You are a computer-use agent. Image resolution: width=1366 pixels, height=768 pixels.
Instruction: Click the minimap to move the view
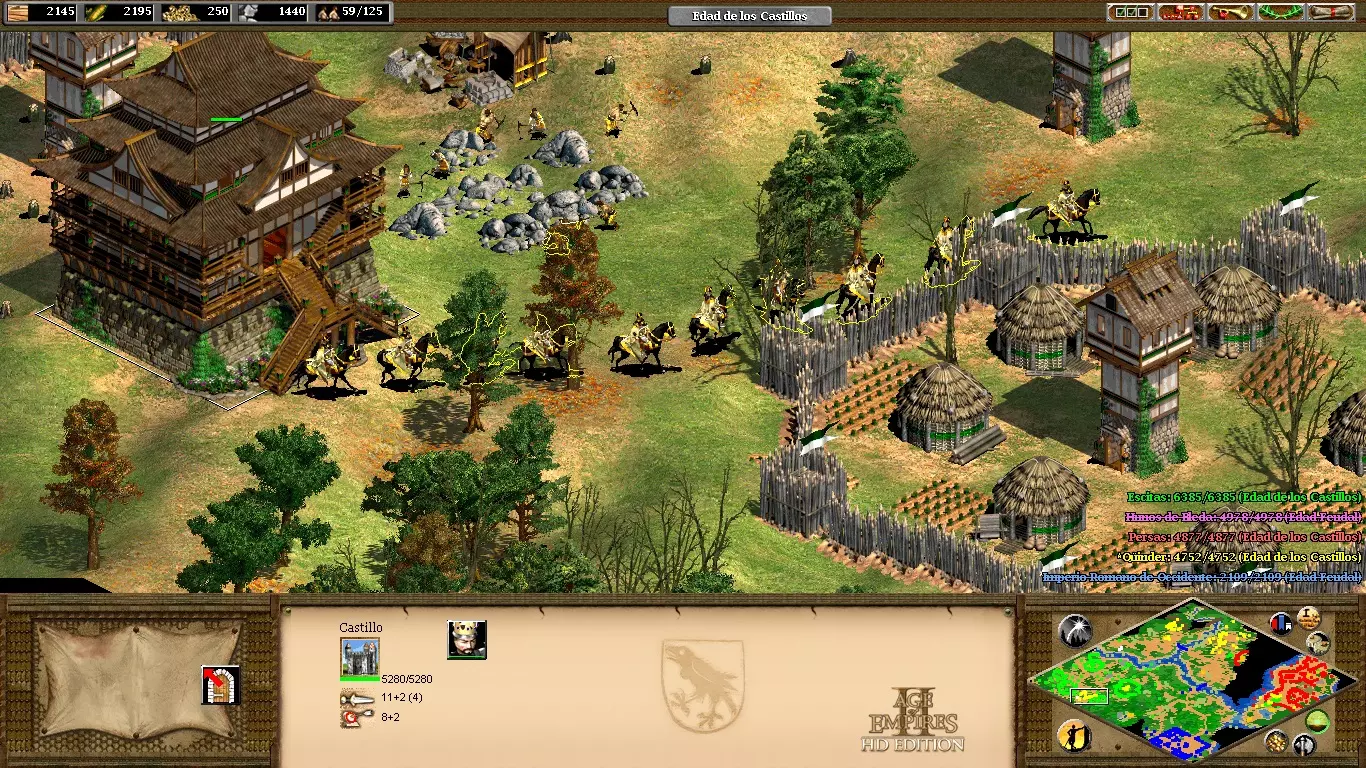[1180, 680]
